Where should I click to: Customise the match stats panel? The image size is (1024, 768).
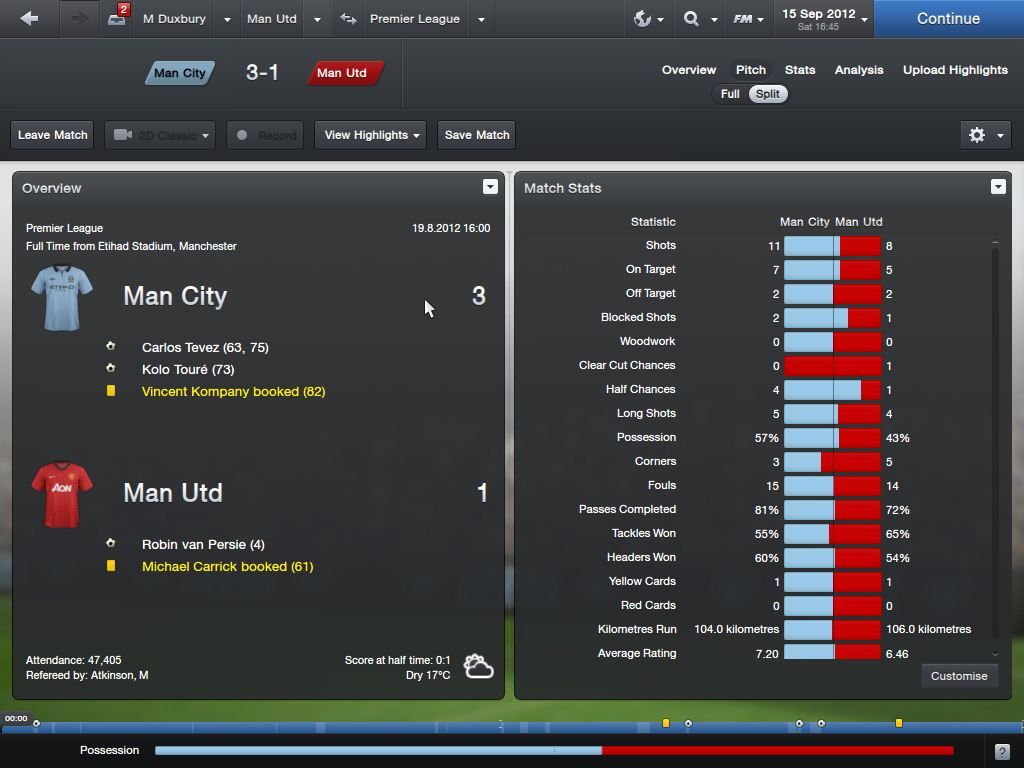[x=959, y=676]
